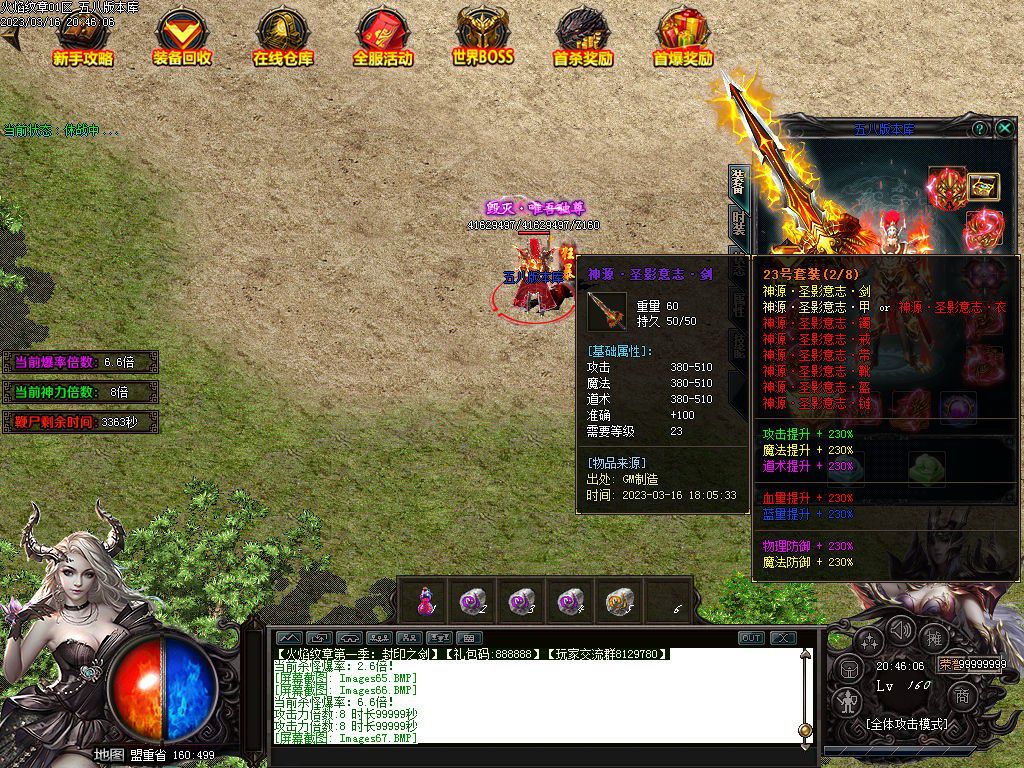The image size is (1024, 768).
Task: Close the chat panel with X button
Action: point(782,638)
